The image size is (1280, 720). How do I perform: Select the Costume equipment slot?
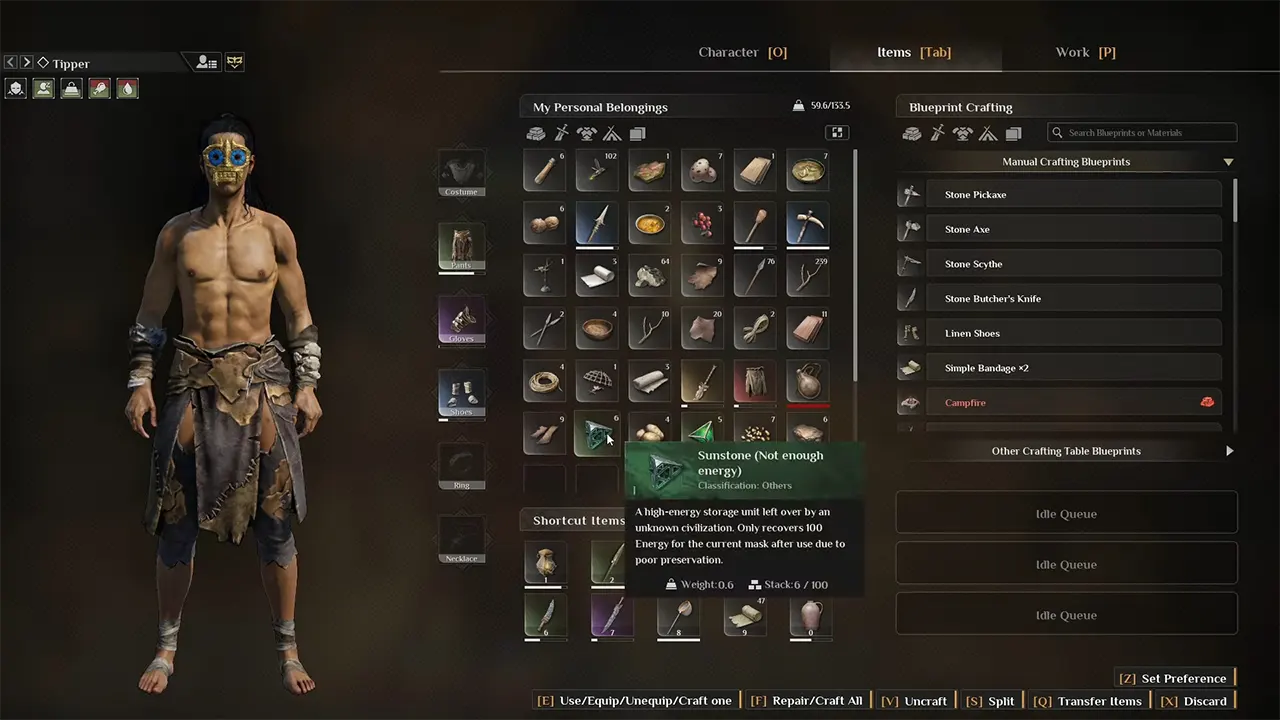click(461, 173)
